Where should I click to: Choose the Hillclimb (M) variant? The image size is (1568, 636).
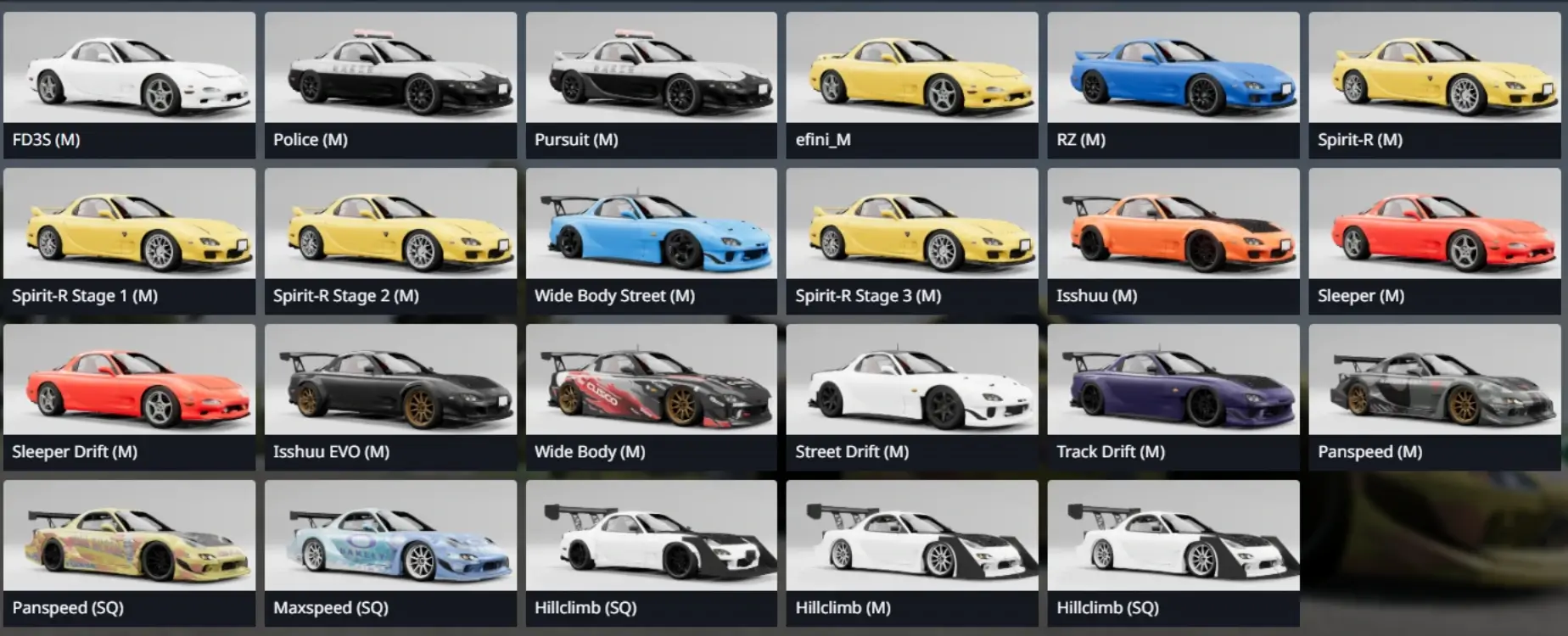tap(912, 553)
